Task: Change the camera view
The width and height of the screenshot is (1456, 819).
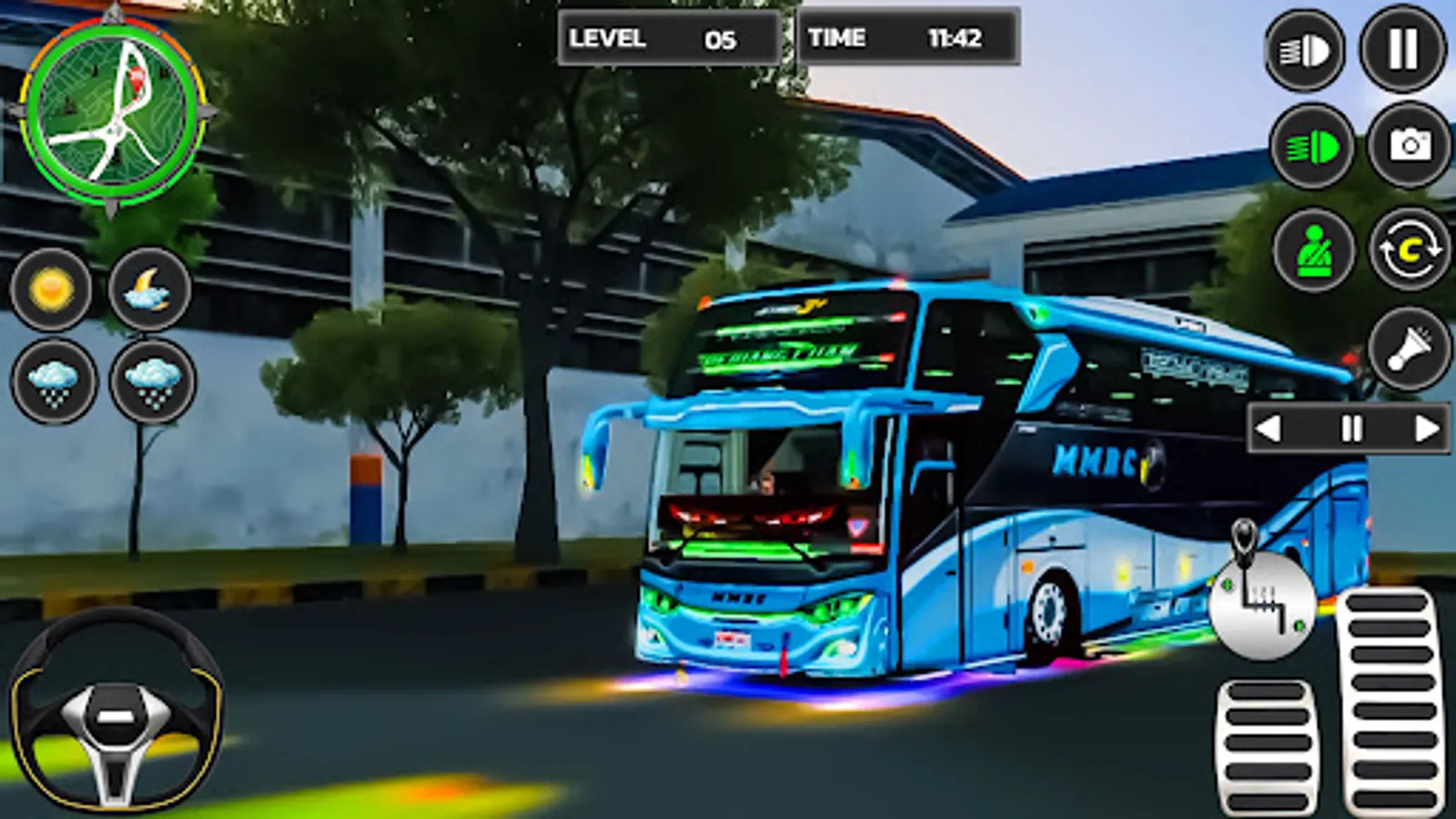Action: click(x=1405, y=146)
